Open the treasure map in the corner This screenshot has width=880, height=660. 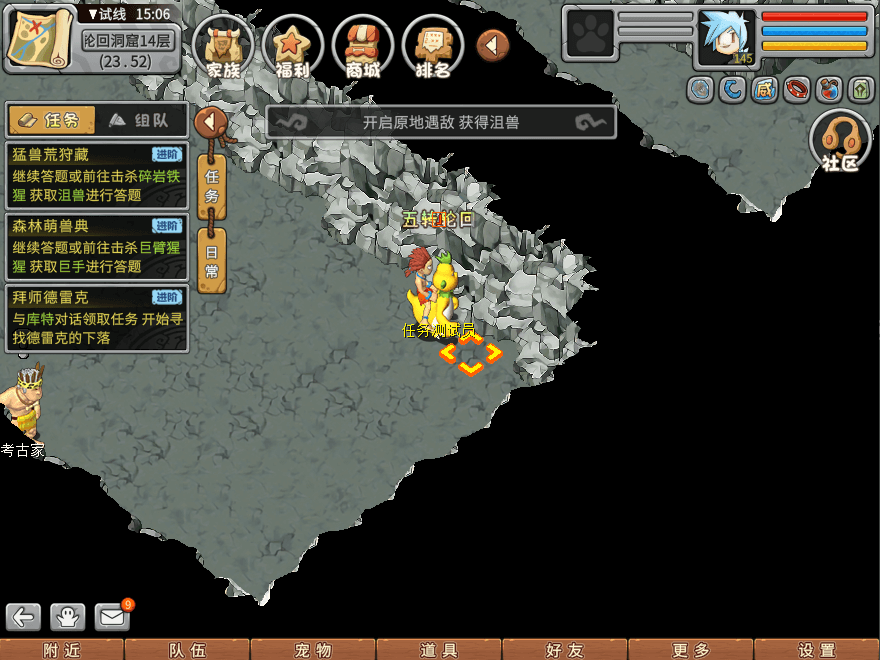coord(41,38)
